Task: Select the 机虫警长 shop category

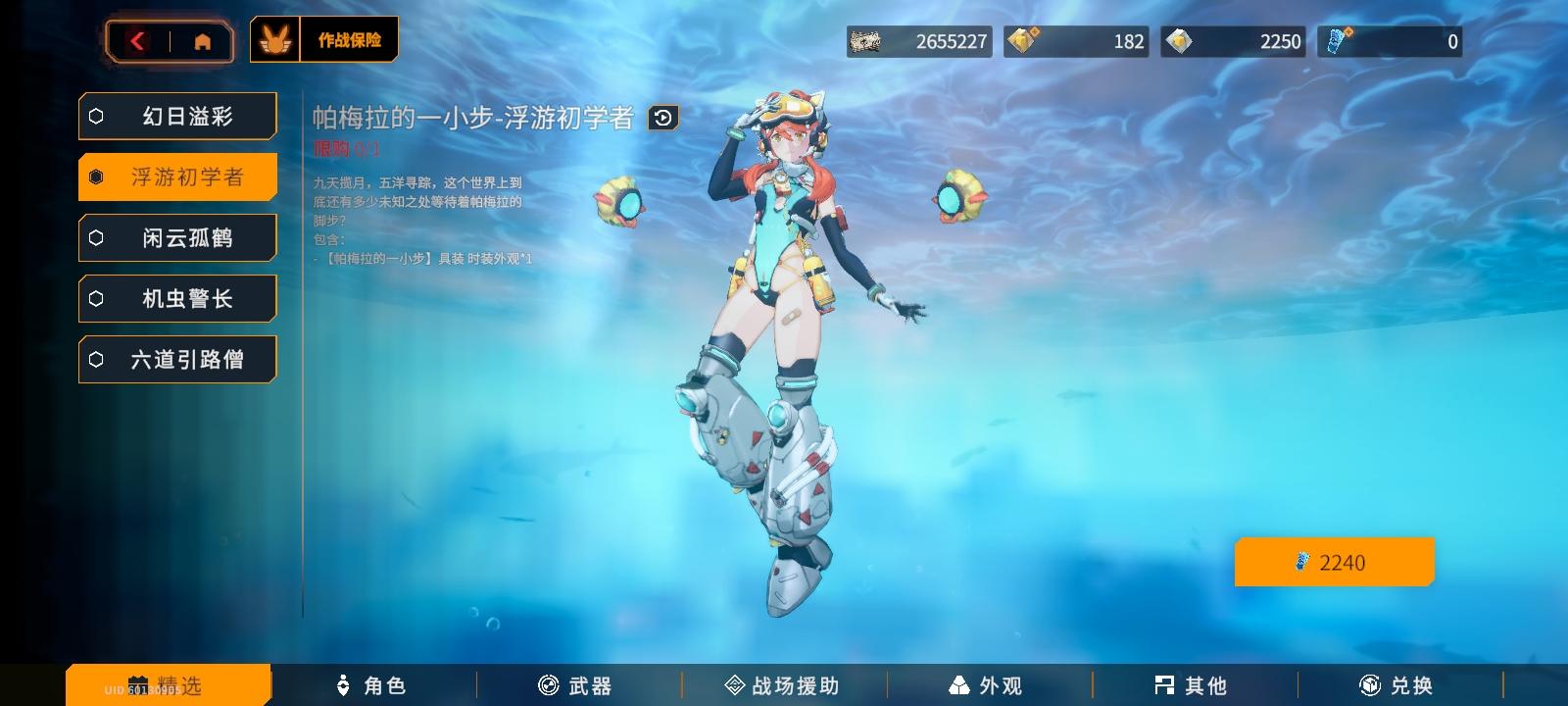Action: (176, 298)
